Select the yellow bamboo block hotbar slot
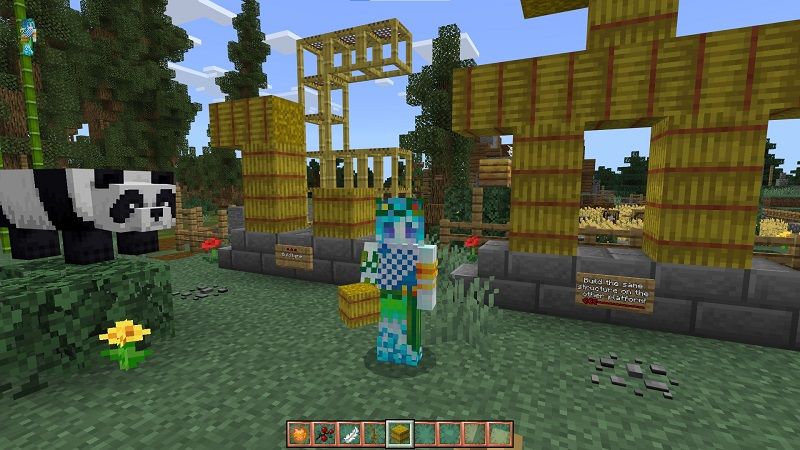800x450 pixels. coord(400,433)
